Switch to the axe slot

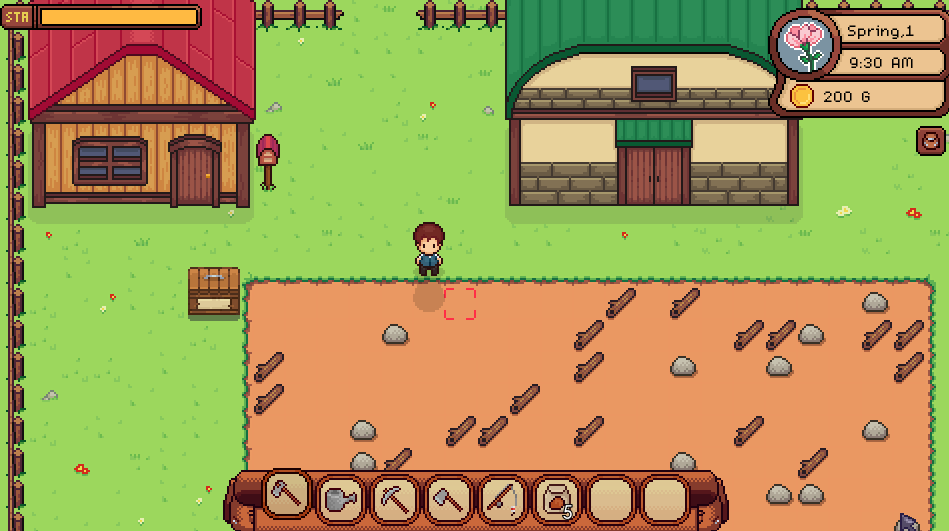pos(449,498)
